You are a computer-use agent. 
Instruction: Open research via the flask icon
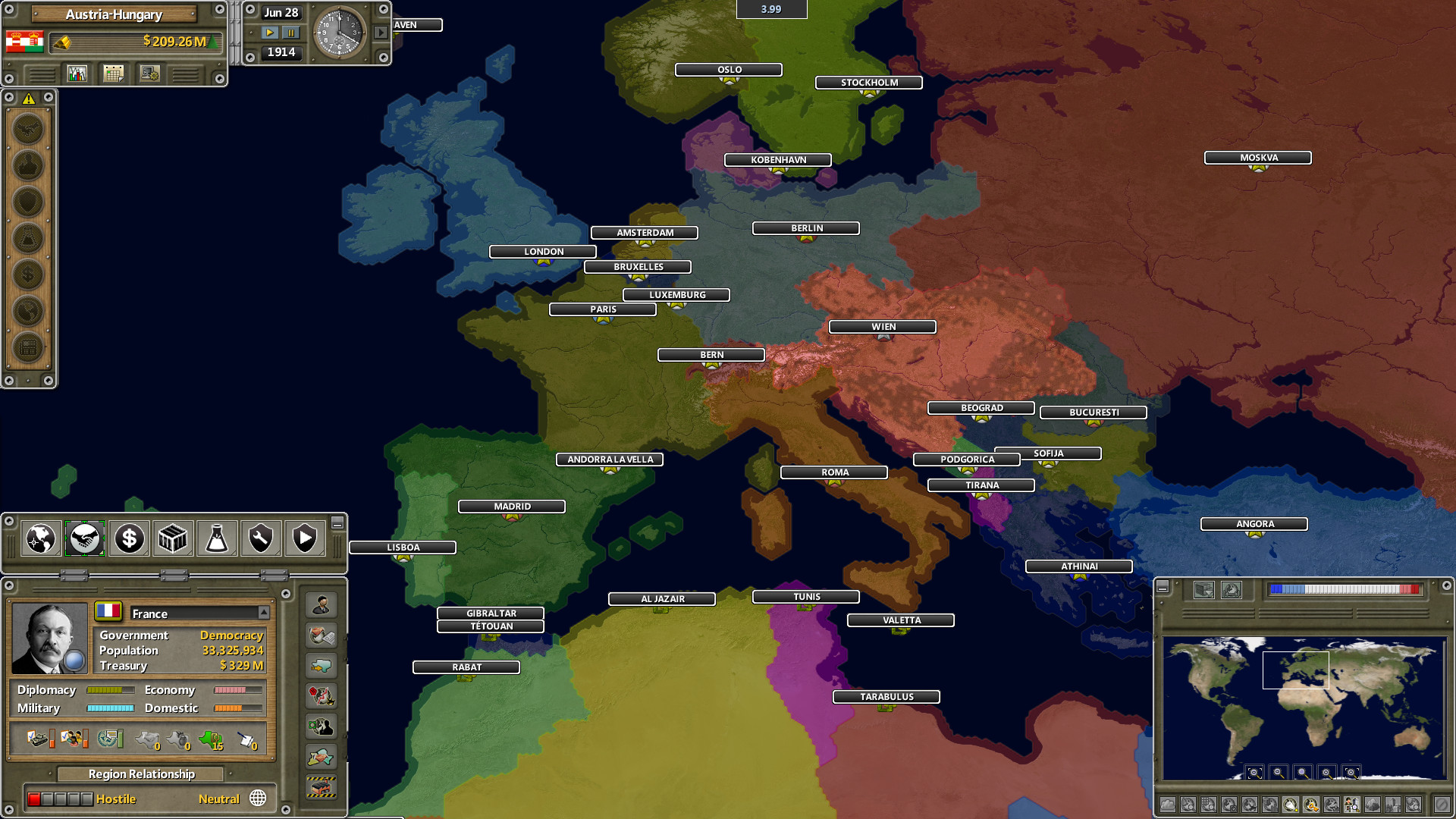(216, 538)
